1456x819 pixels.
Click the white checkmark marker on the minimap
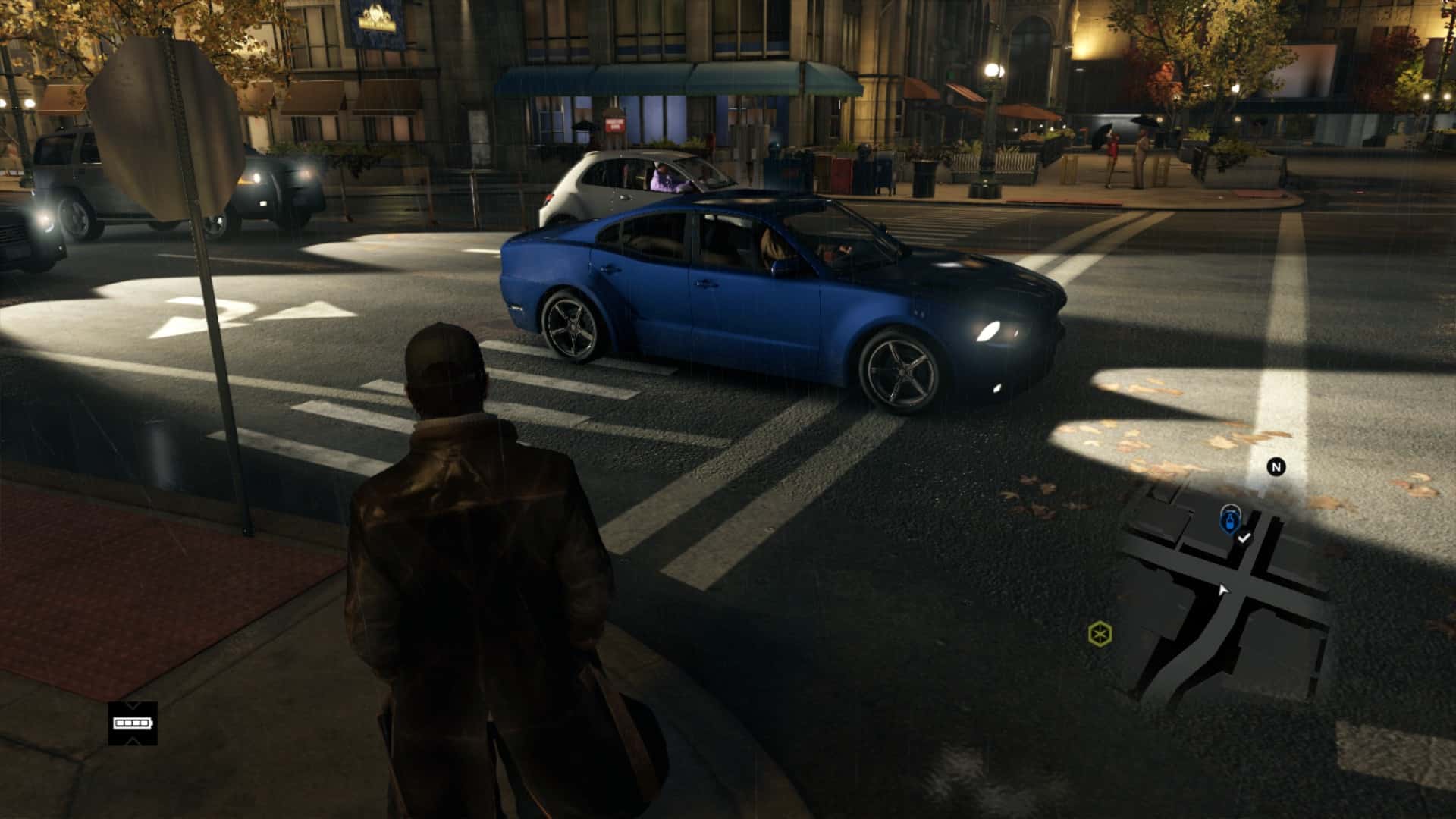[1244, 538]
